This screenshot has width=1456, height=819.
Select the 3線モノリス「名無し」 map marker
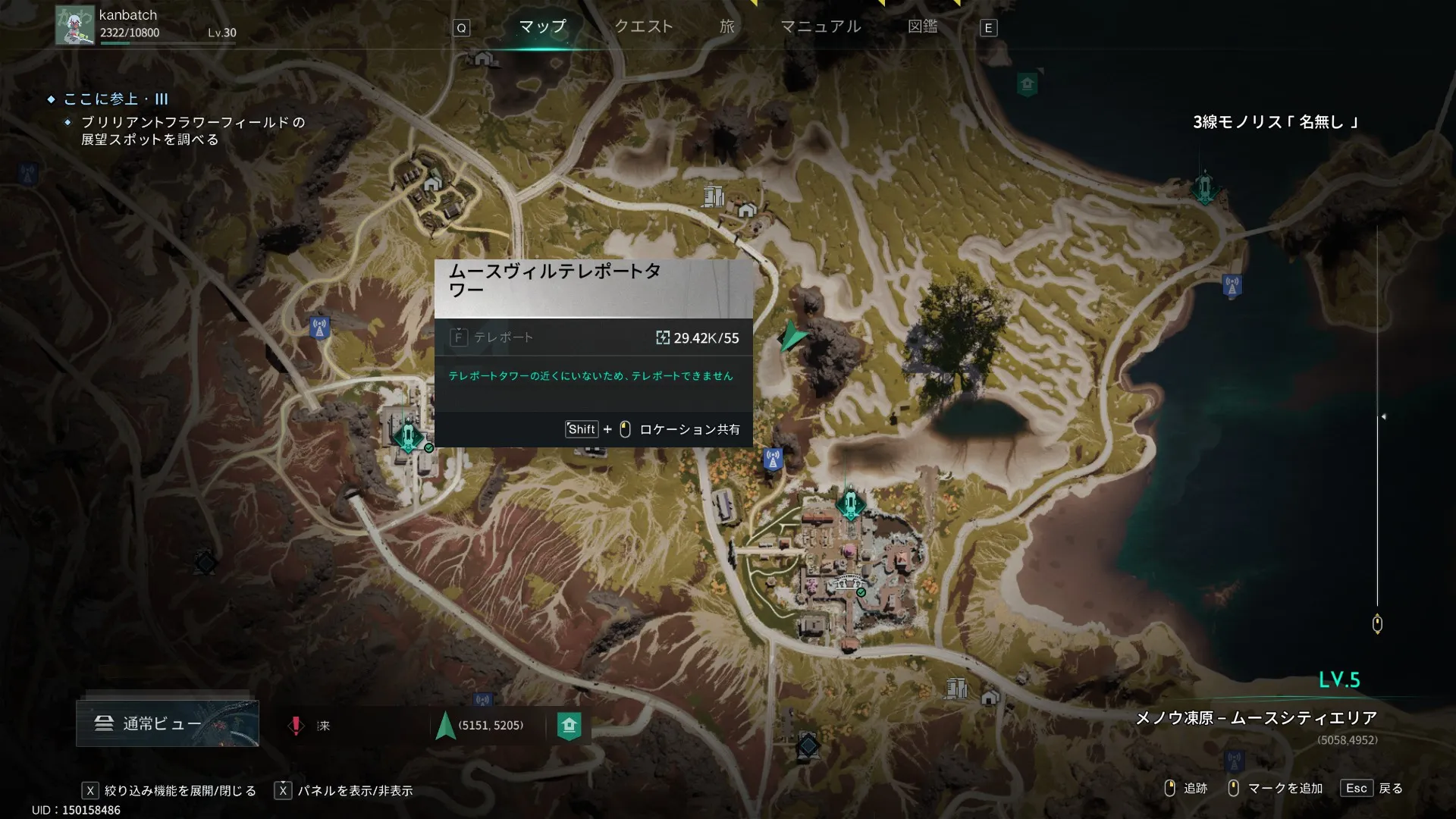[x=1204, y=187]
